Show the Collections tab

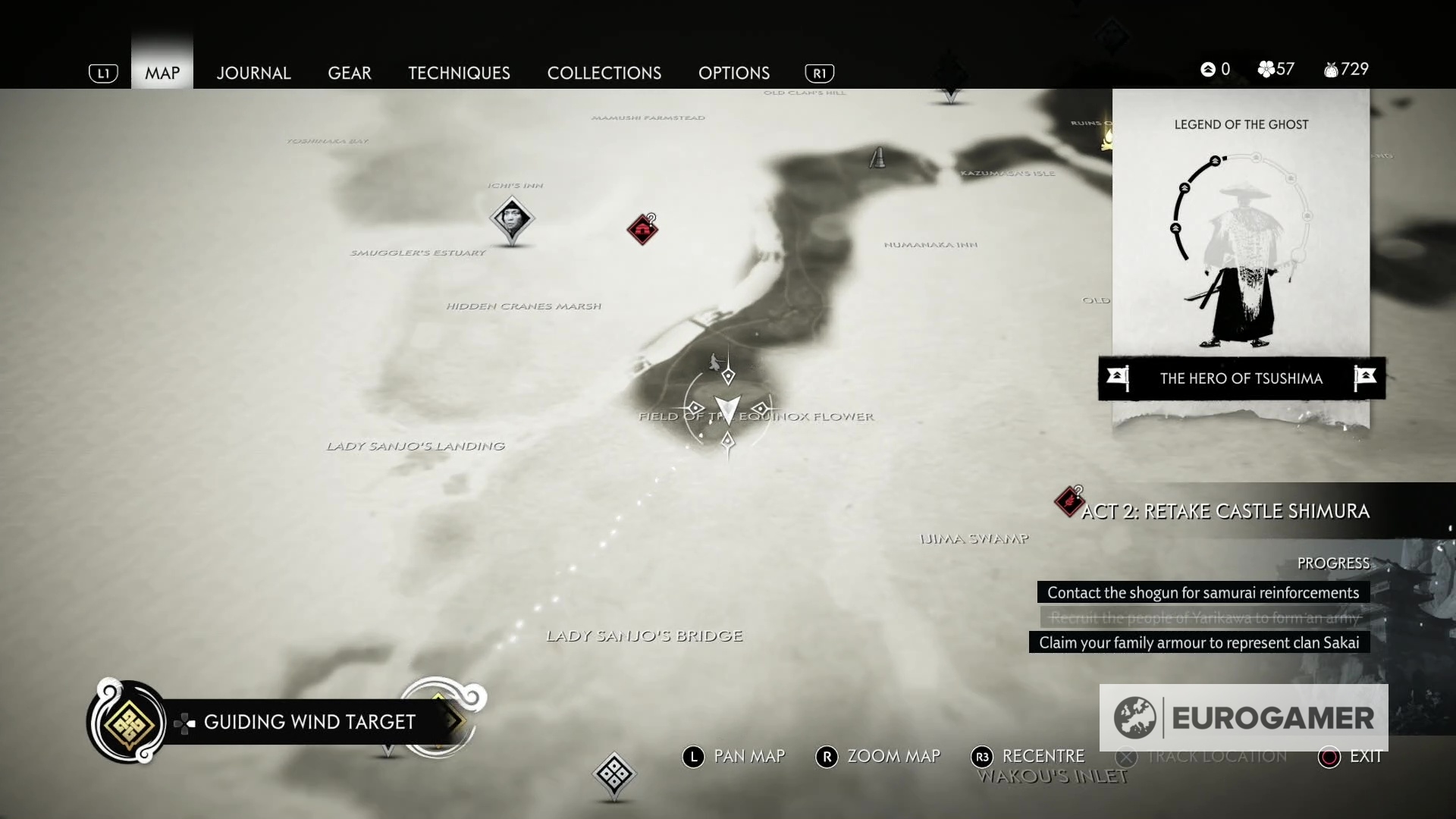point(604,73)
